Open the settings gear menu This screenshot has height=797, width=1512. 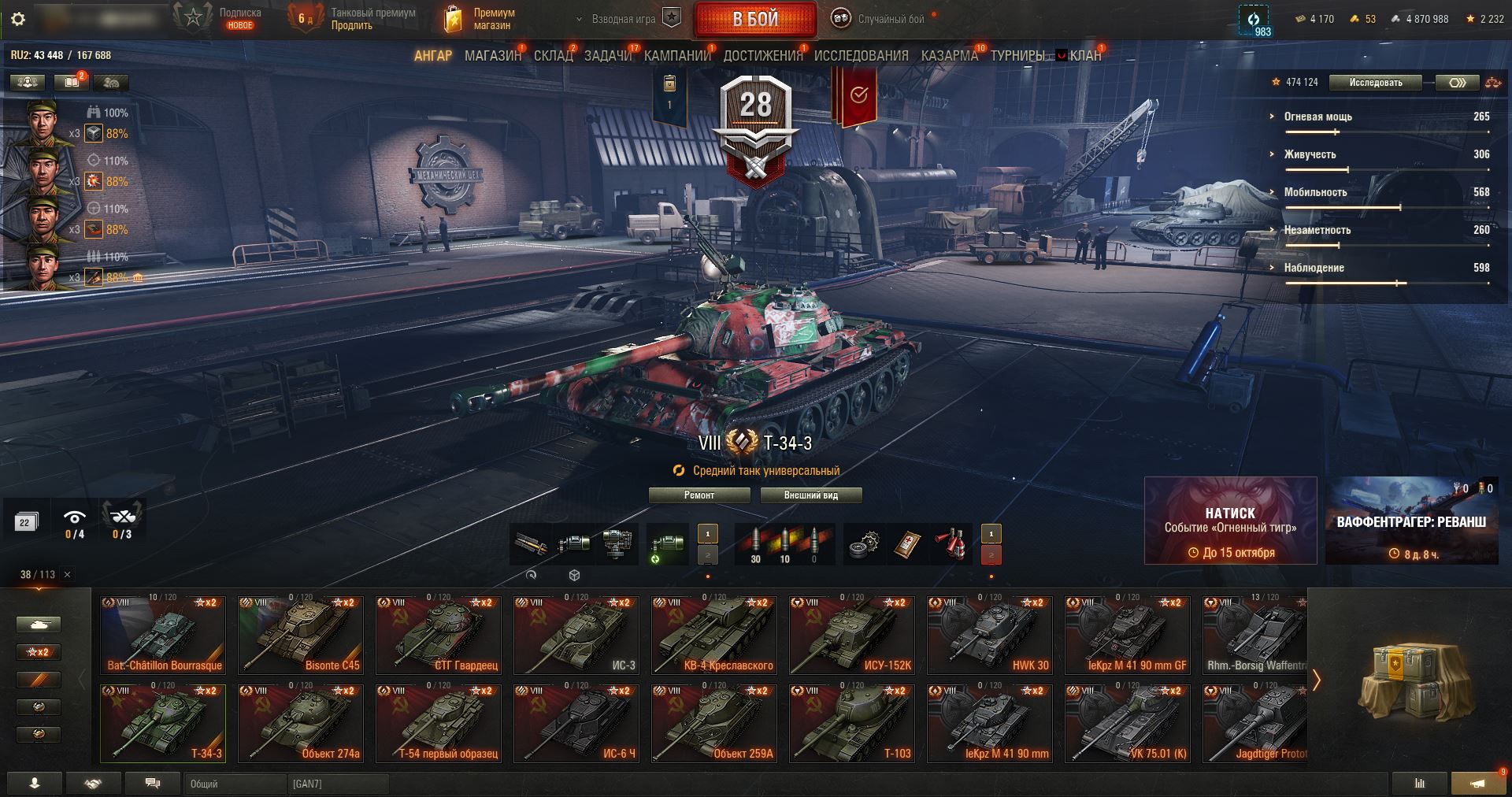pyautogui.click(x=18, y=19)
